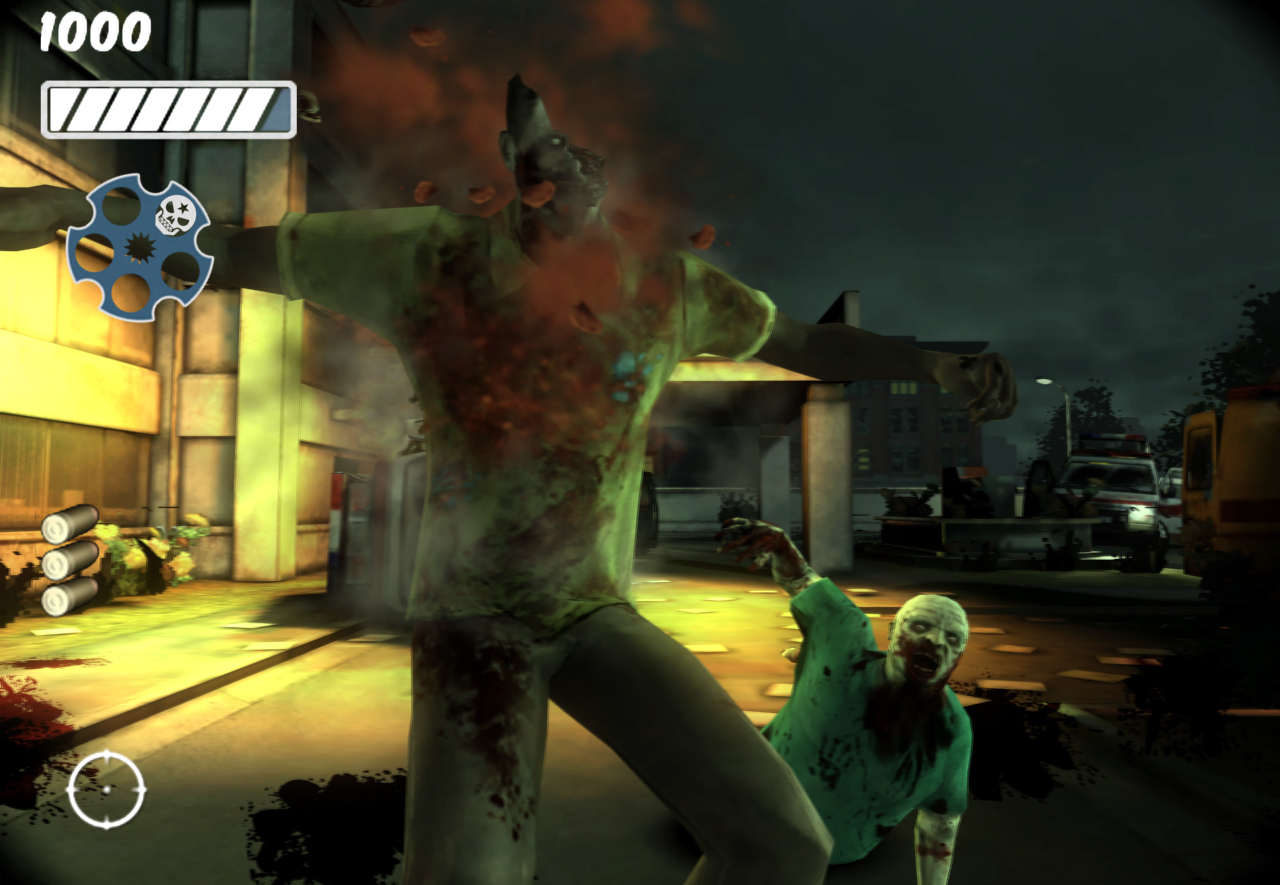Screen dimensions: 1280x885
Task: Tap the skull emblem on the cylinder
Action: coord(178,215)
